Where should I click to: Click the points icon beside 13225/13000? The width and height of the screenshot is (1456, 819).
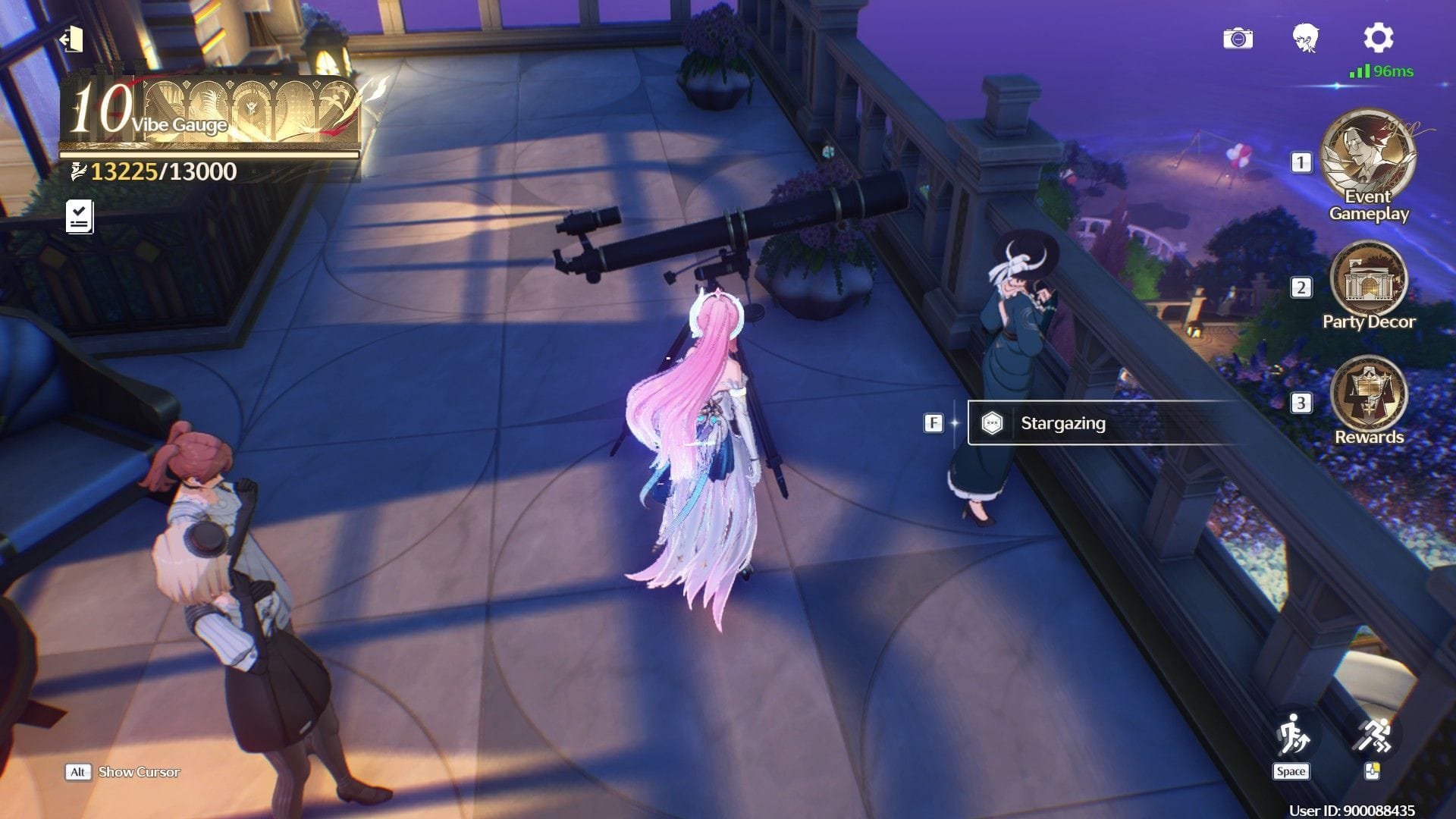(x=77, y=170)
